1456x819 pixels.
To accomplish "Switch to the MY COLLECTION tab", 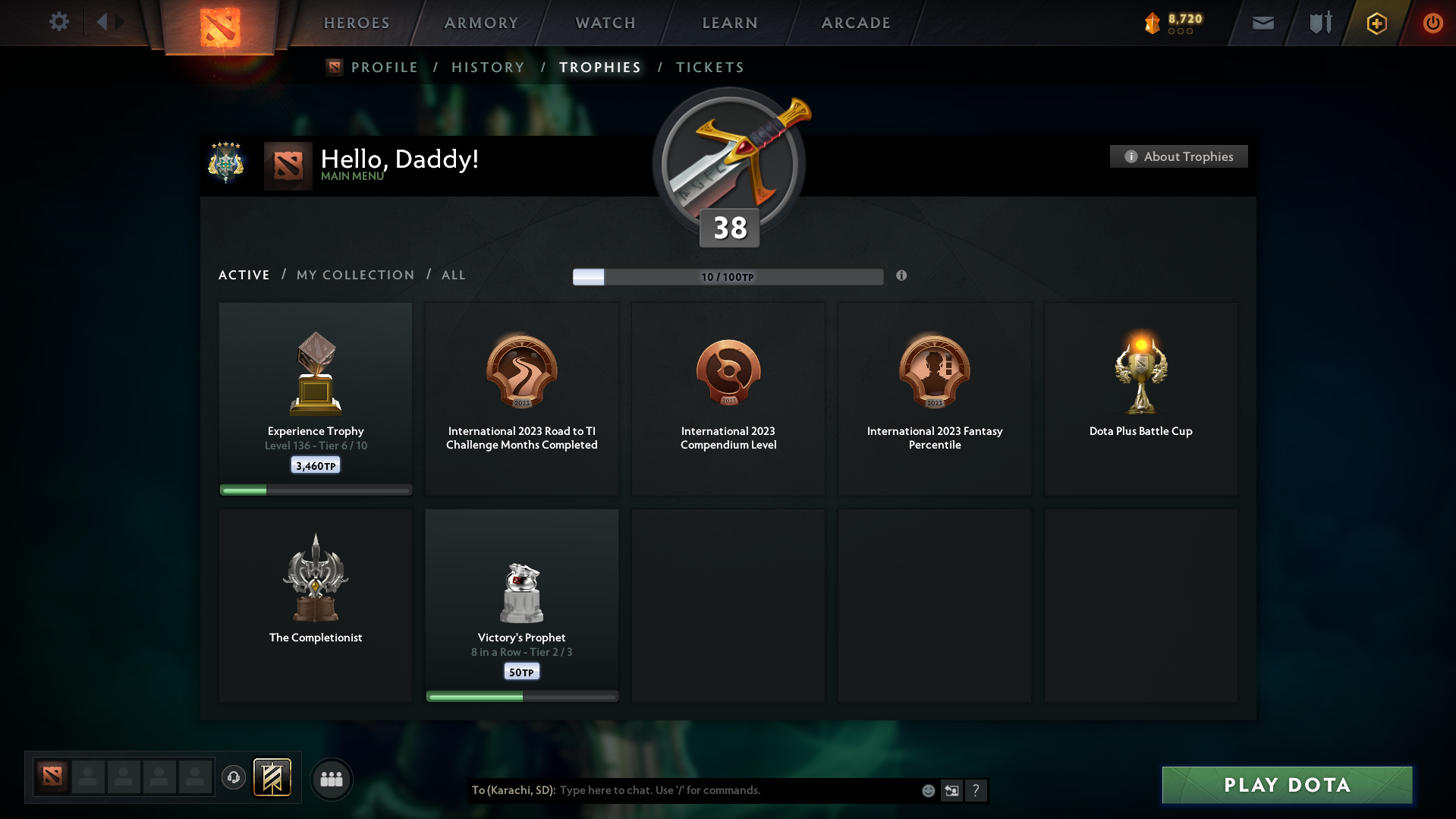I will [x=354, y=275].
